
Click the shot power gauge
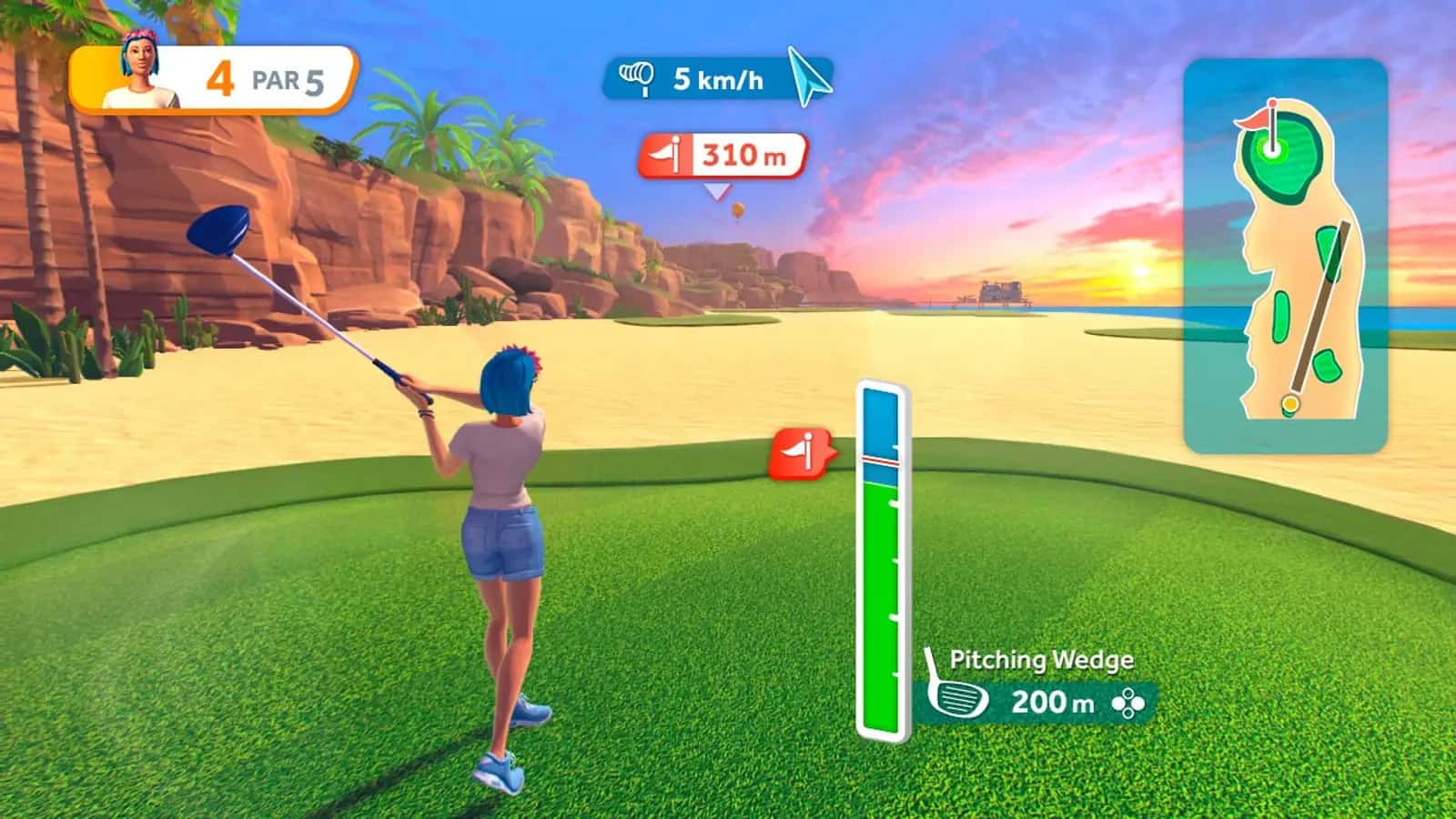(882, 560)
